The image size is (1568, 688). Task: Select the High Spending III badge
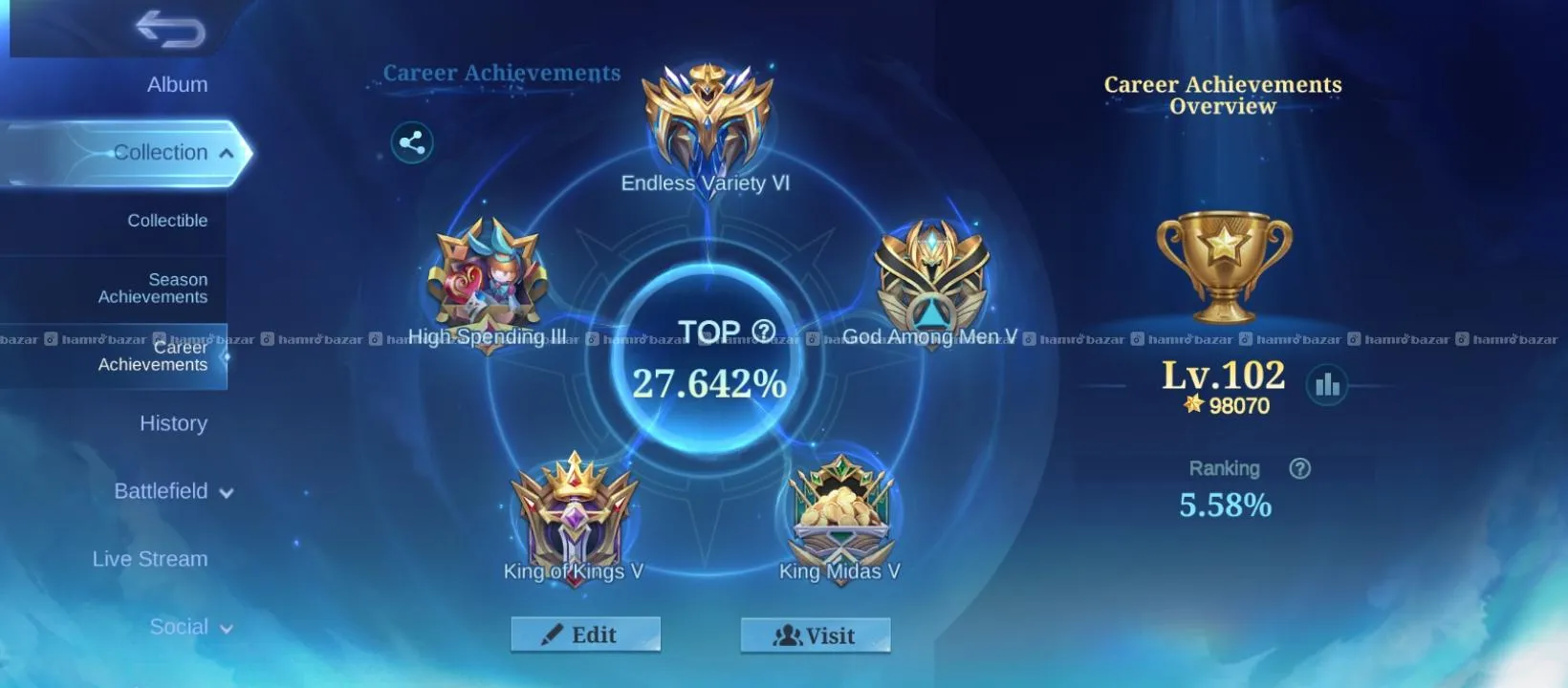[x=489, y=279]
